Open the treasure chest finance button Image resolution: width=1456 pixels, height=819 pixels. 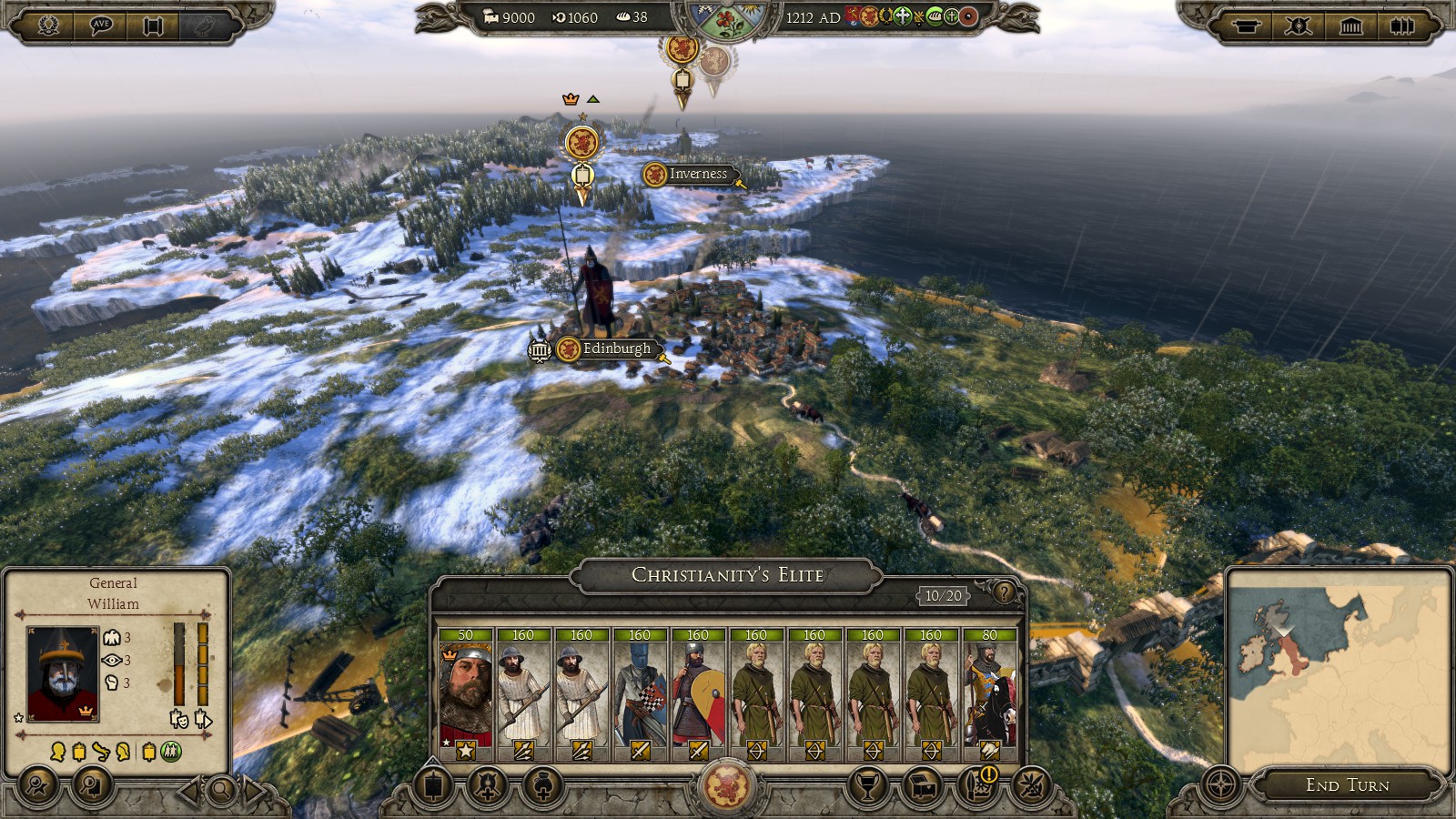(x=923, y=785)
